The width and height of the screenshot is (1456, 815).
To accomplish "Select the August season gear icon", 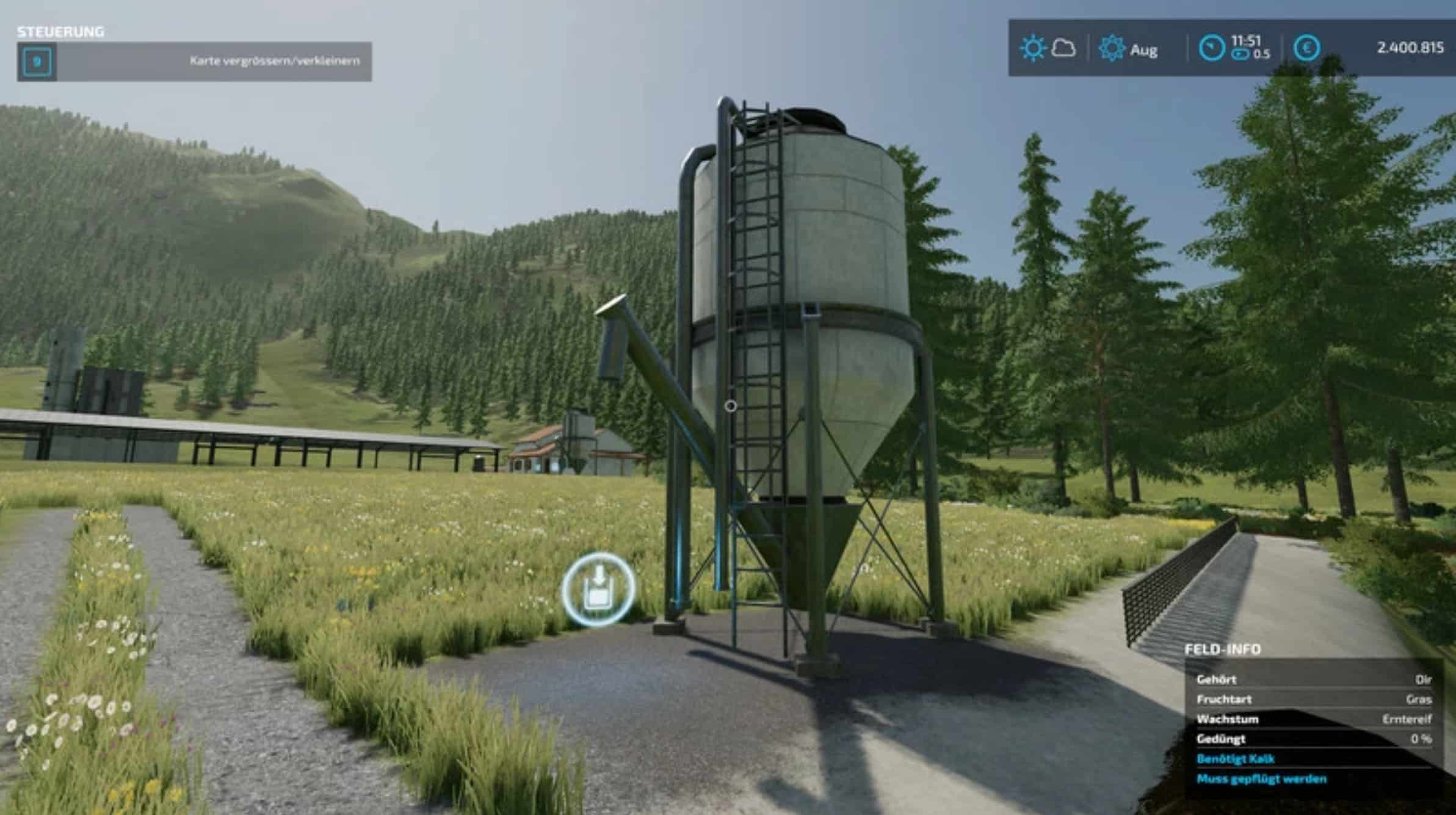I will pos(1112,48).
